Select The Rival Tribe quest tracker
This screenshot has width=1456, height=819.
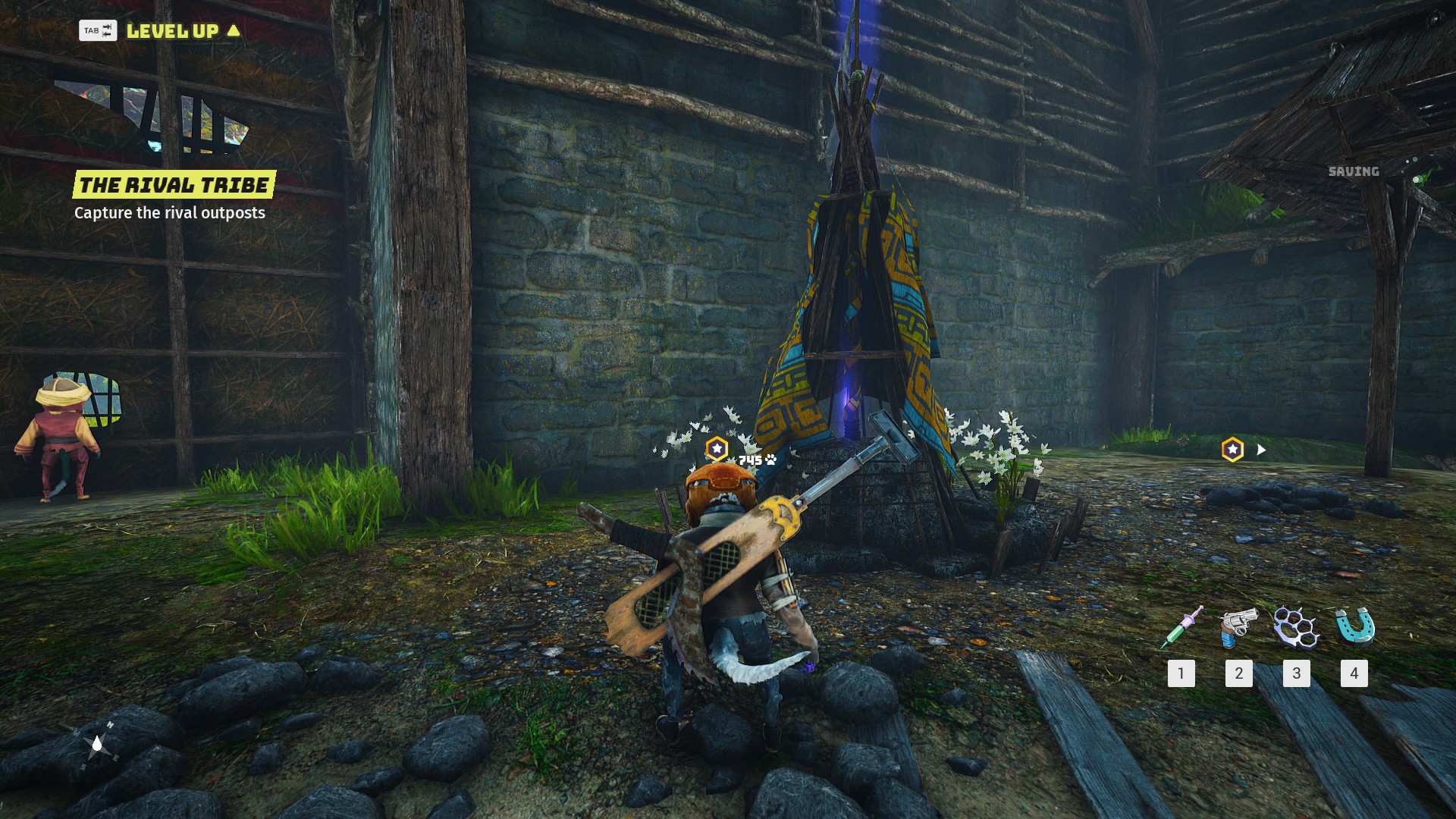tap(174, 185)
